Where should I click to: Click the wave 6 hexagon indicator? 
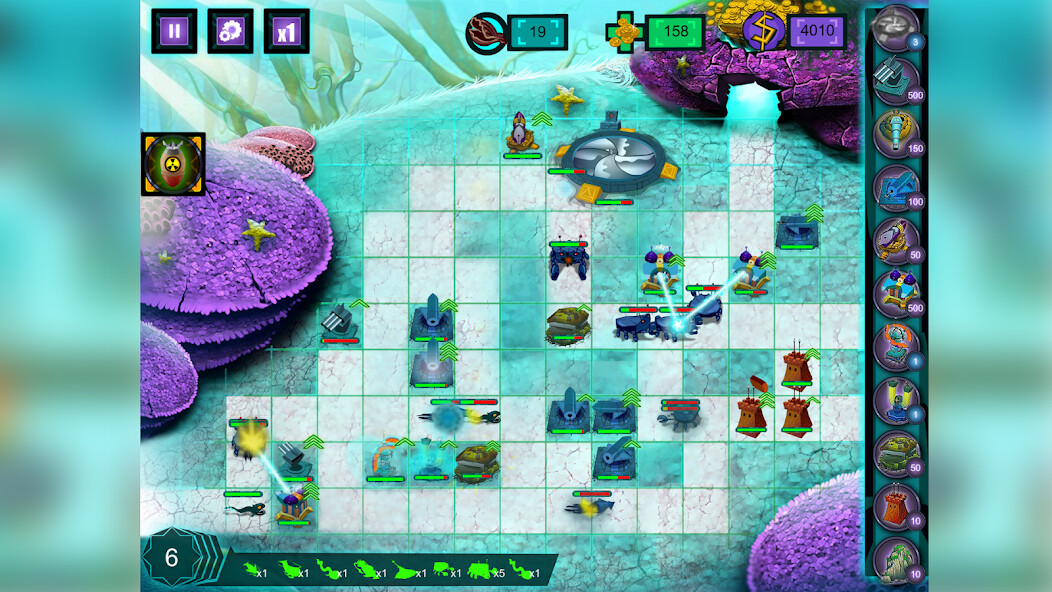click(x=171, y=558)
